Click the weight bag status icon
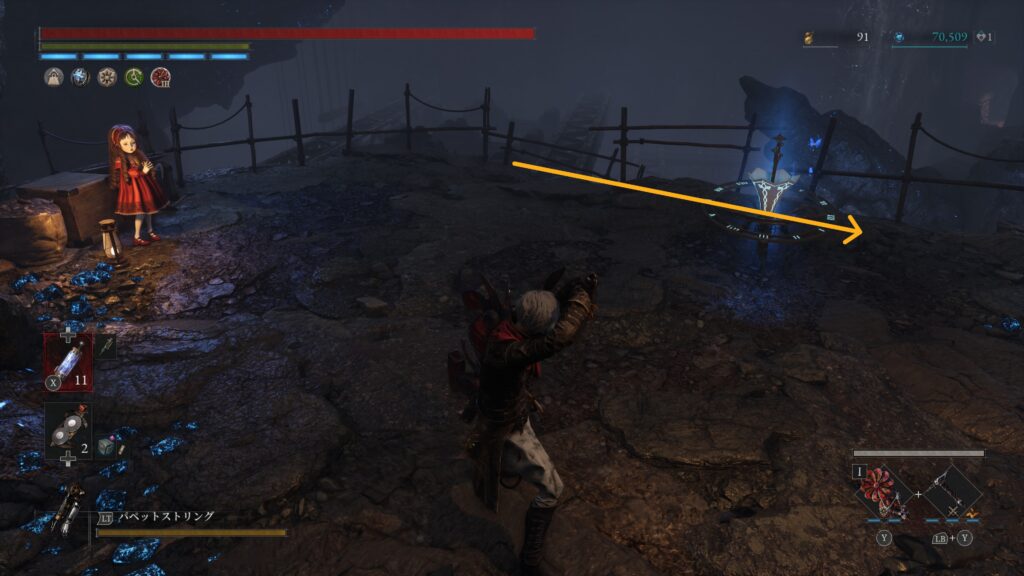Viewport: 1024px width, 576px height. pos(53,77)
